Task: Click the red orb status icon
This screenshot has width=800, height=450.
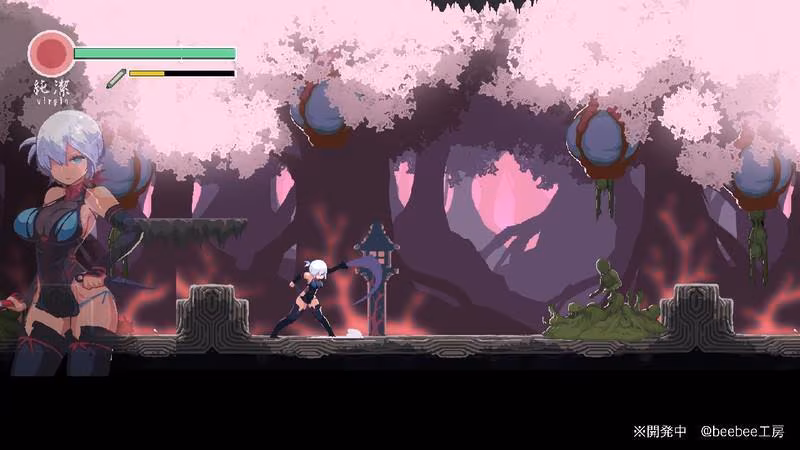Action: point(51,53)
